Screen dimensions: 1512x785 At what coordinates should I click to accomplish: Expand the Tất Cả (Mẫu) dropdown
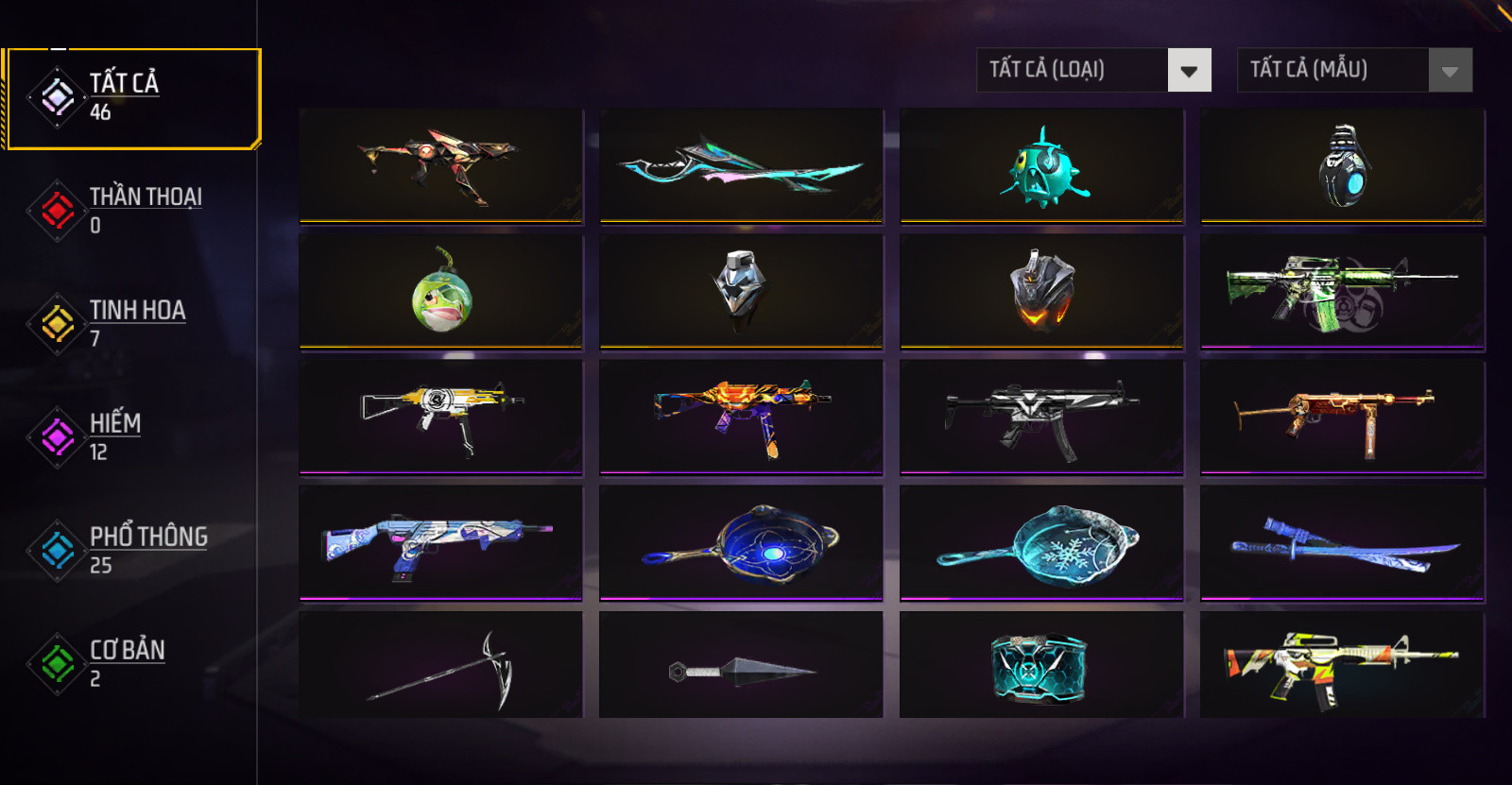[x=1354, y=70]
